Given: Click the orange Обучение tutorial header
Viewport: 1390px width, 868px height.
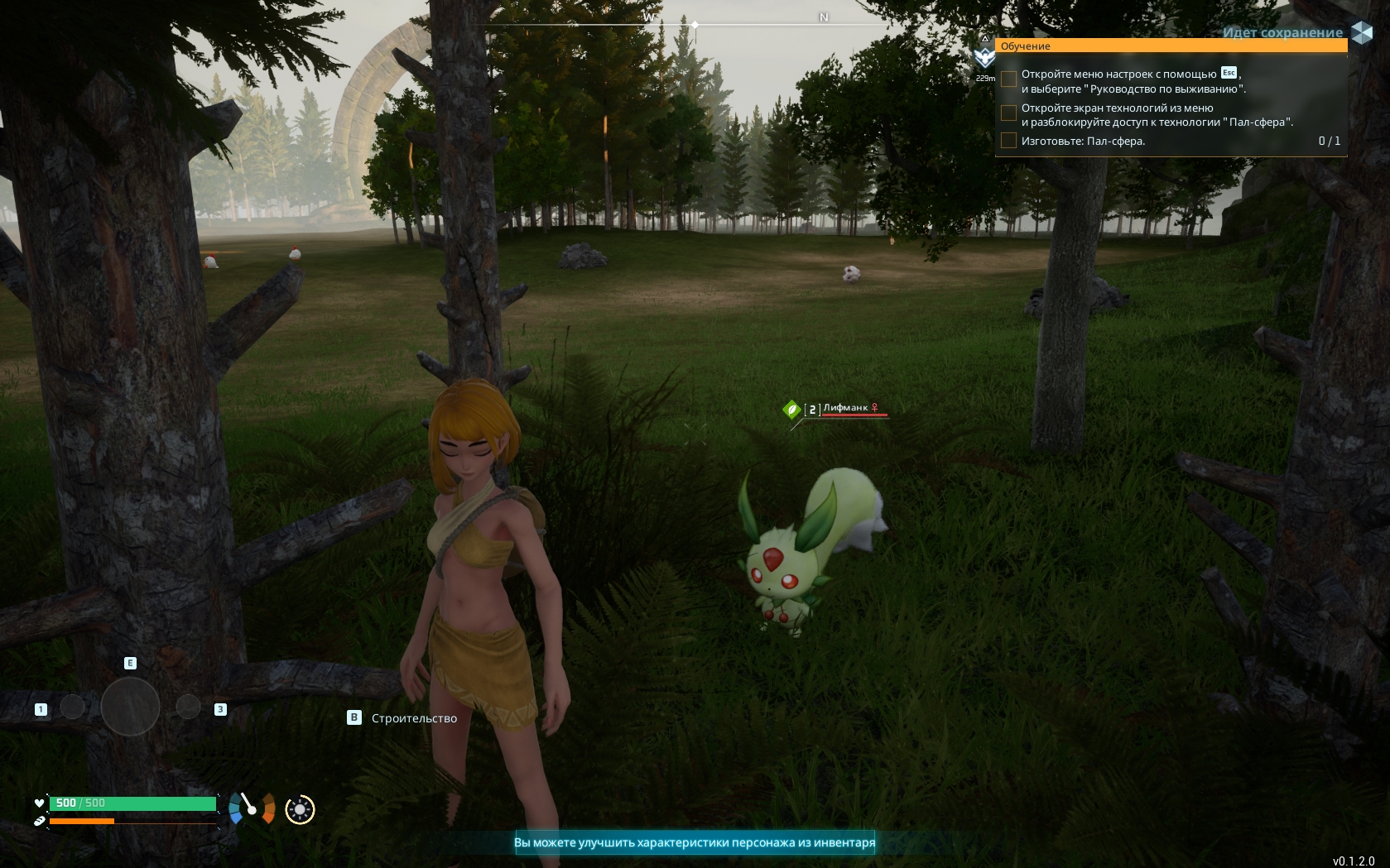Looking at the screenshot, I should 1171,46.
